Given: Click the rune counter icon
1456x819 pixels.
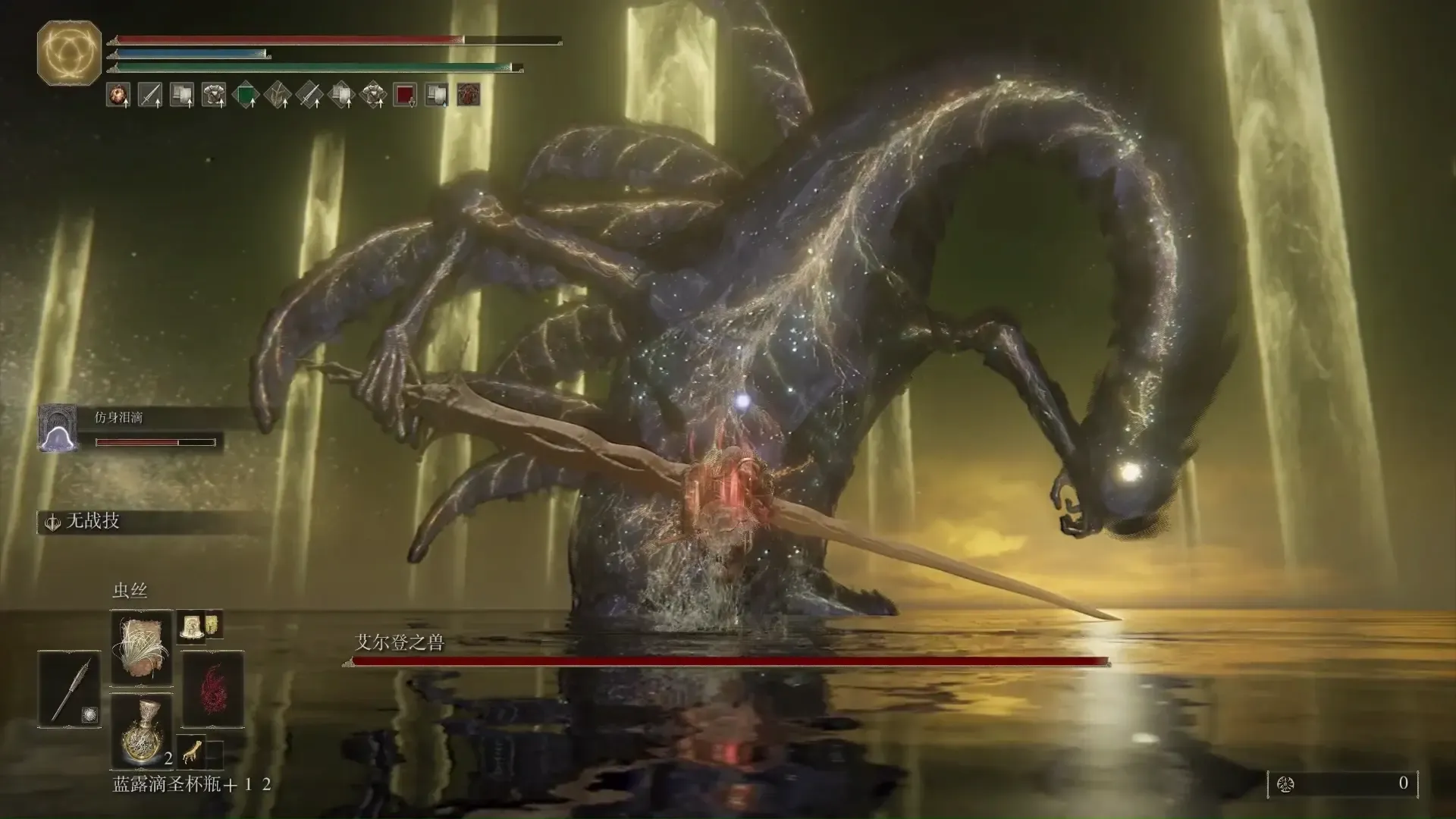Looking at the screenshot, I should pos(1285,784).
